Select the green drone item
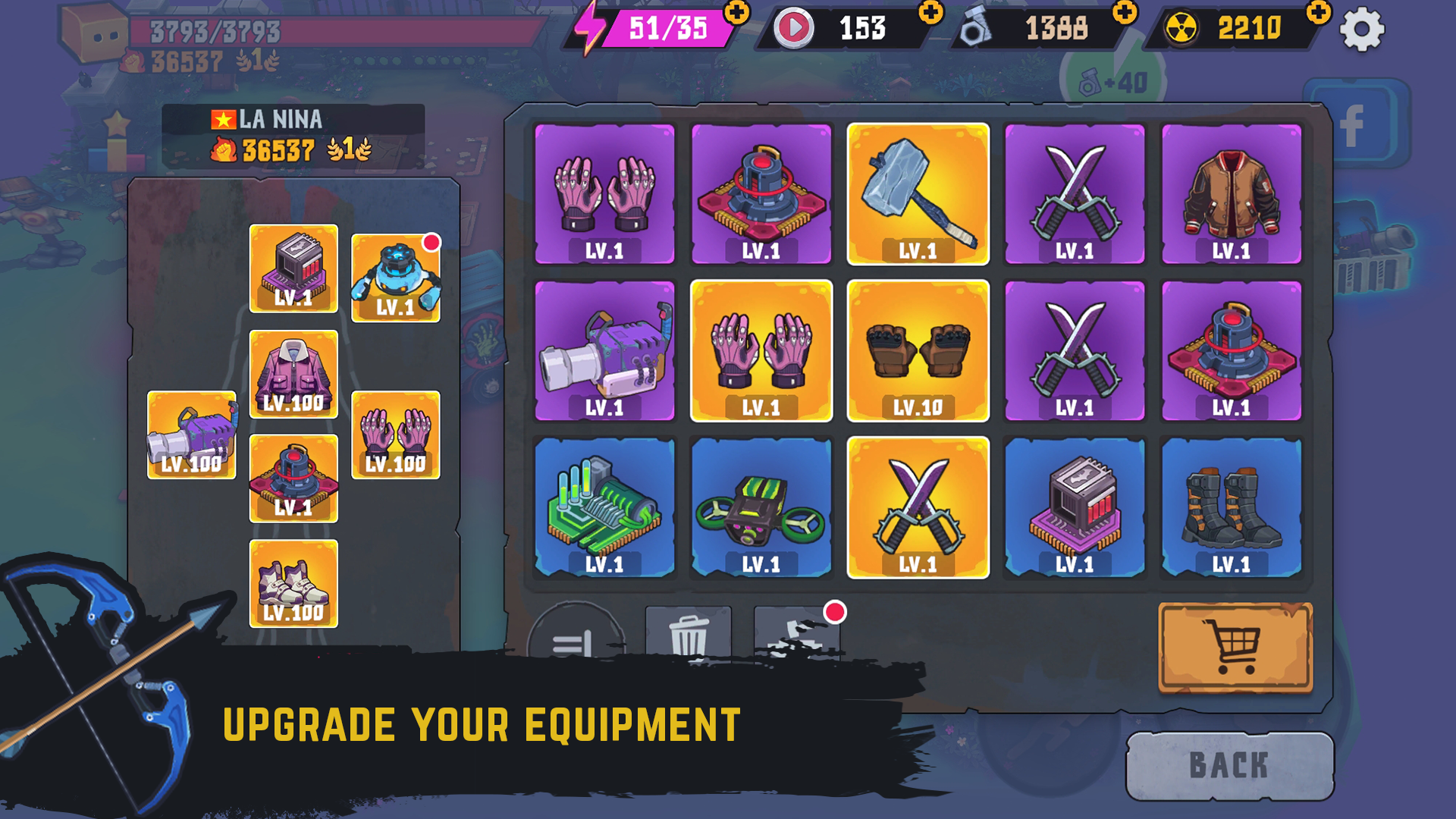The width and height of the screenshot is (1456, 819). pos(761,507)
